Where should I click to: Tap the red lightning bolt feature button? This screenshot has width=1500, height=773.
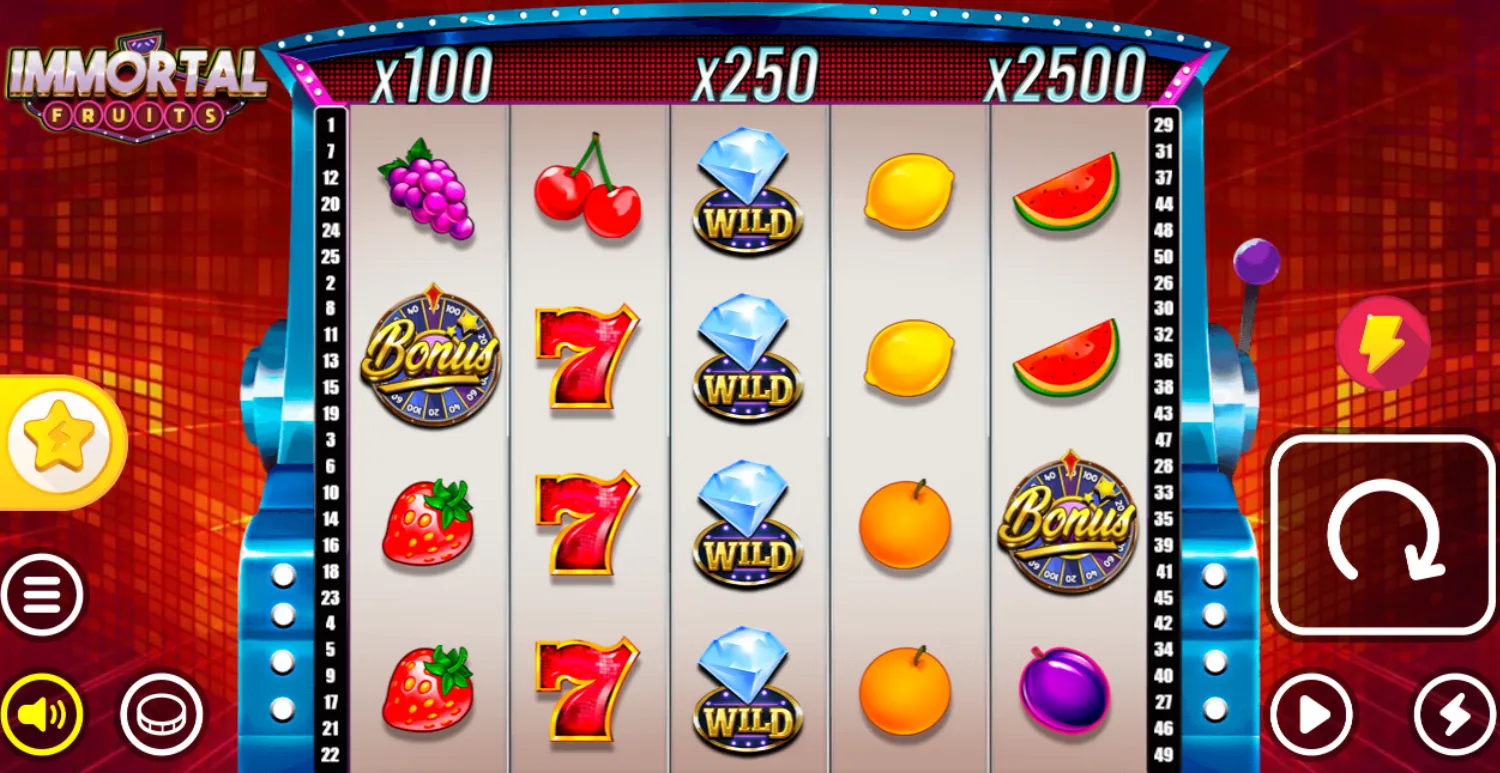(1383, 342)
